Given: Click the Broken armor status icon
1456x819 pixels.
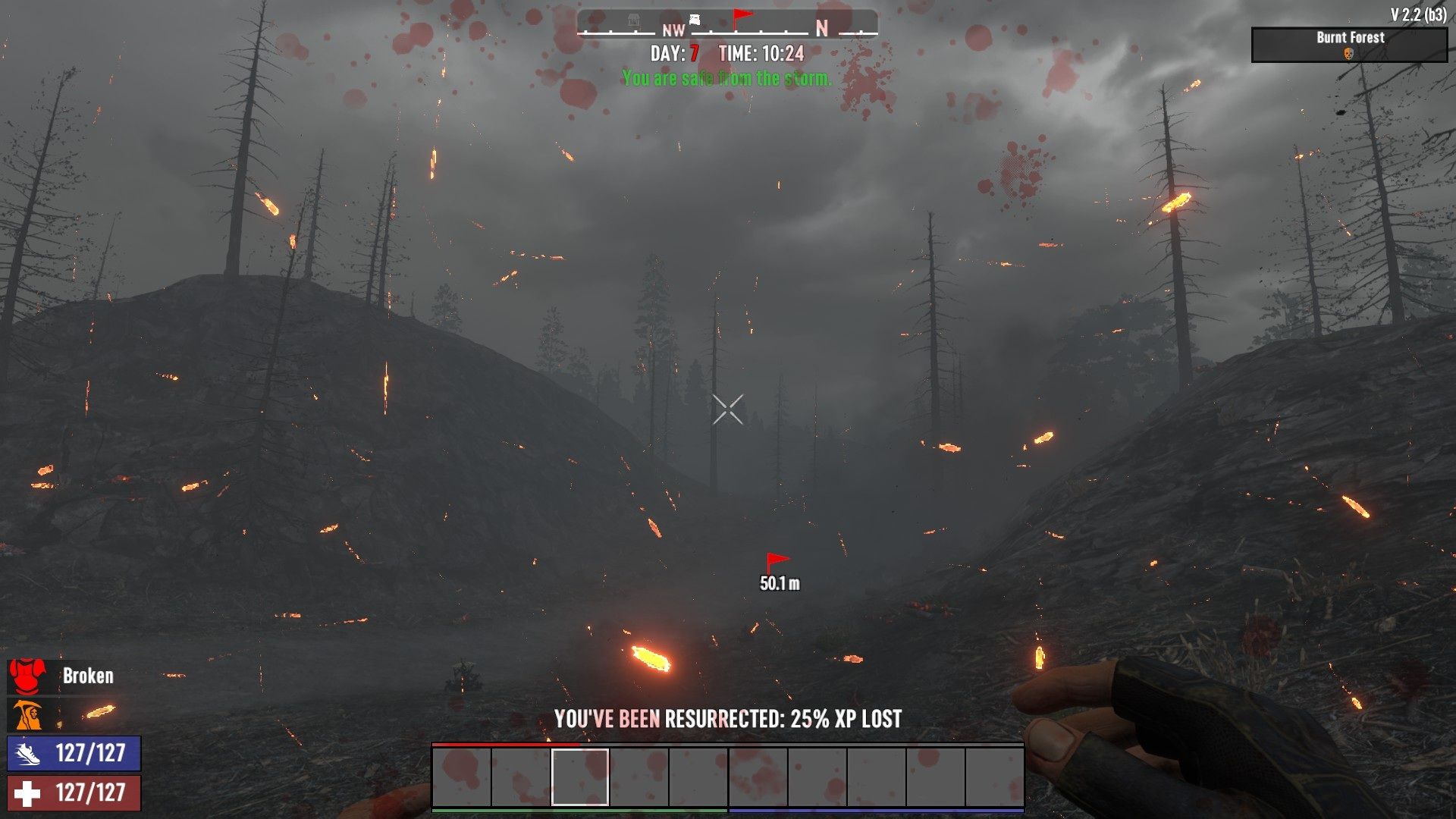Looking at the screenshot, I should click(x=27, y=676).
